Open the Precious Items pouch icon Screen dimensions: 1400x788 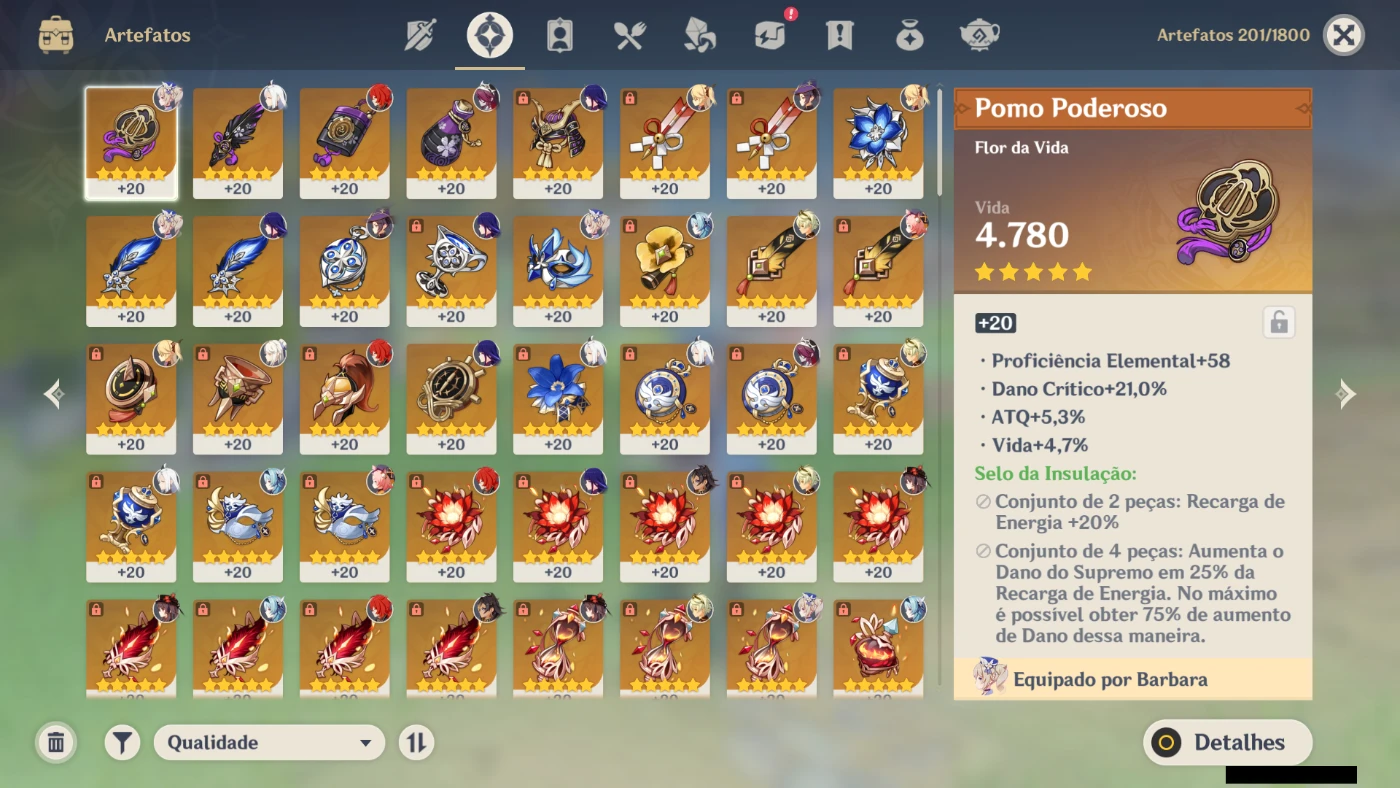(x=909, y=33)
